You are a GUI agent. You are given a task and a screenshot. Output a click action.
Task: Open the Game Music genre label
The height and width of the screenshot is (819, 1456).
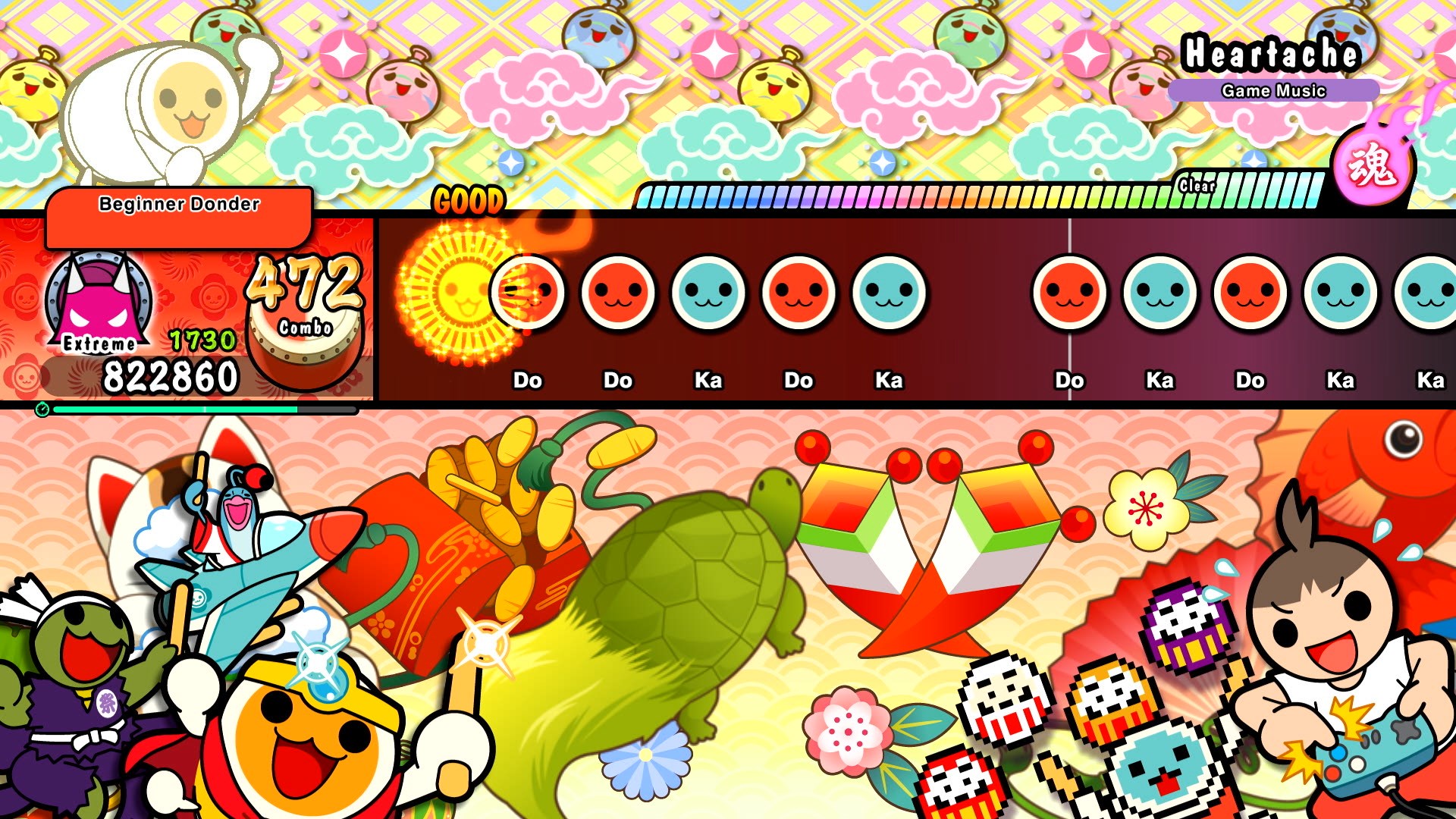1274,89
